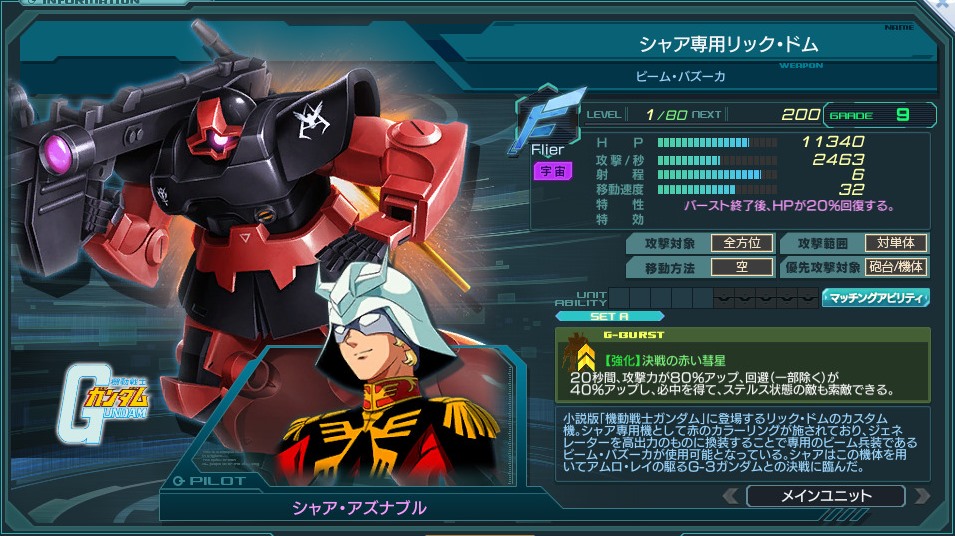Go to previous unit with left arrow
The height and width of the screenshot is (536, 955).
click(732, 496)
